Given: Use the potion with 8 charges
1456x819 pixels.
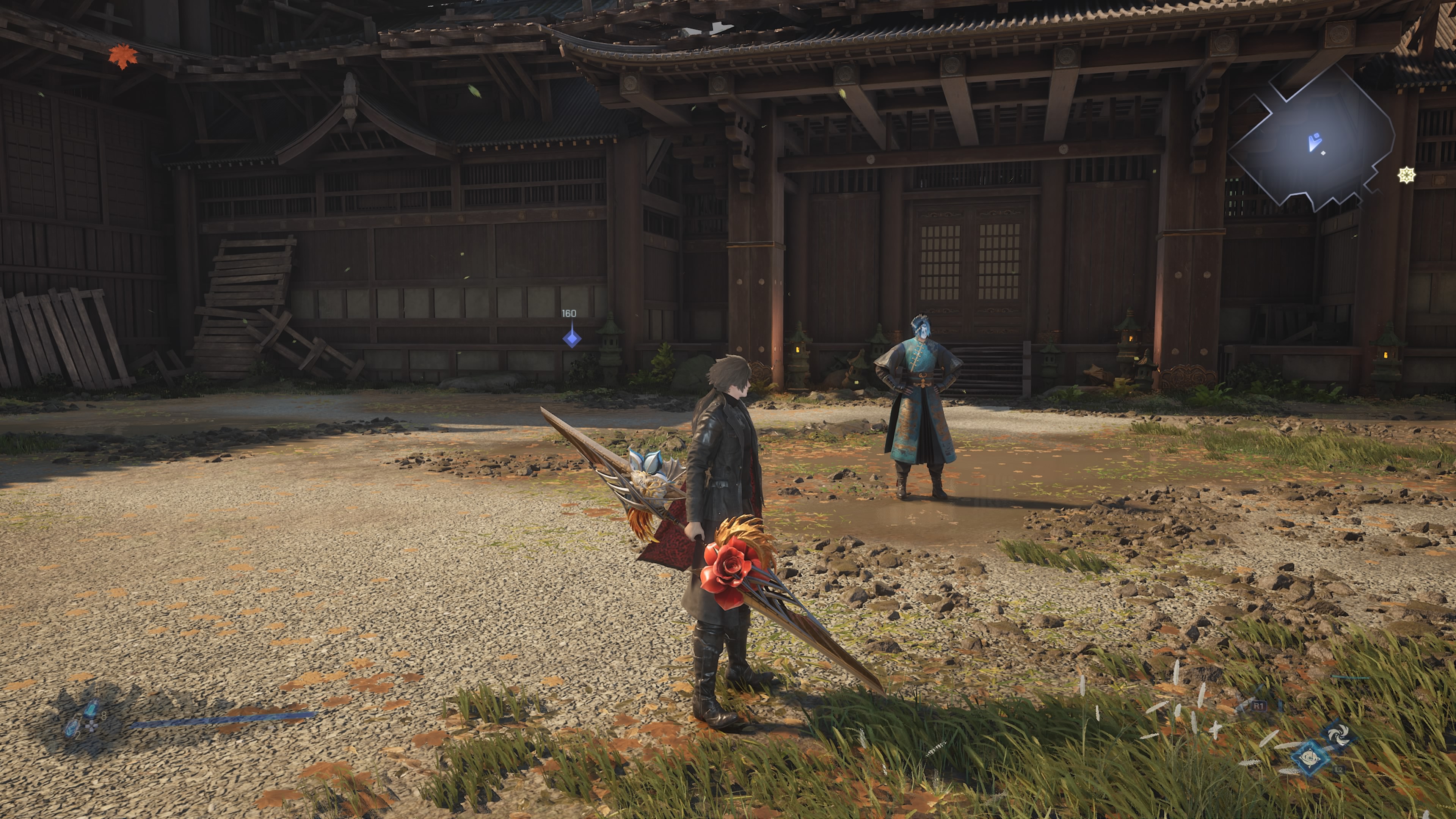Looking at the screenshot, I should point(91,709).
